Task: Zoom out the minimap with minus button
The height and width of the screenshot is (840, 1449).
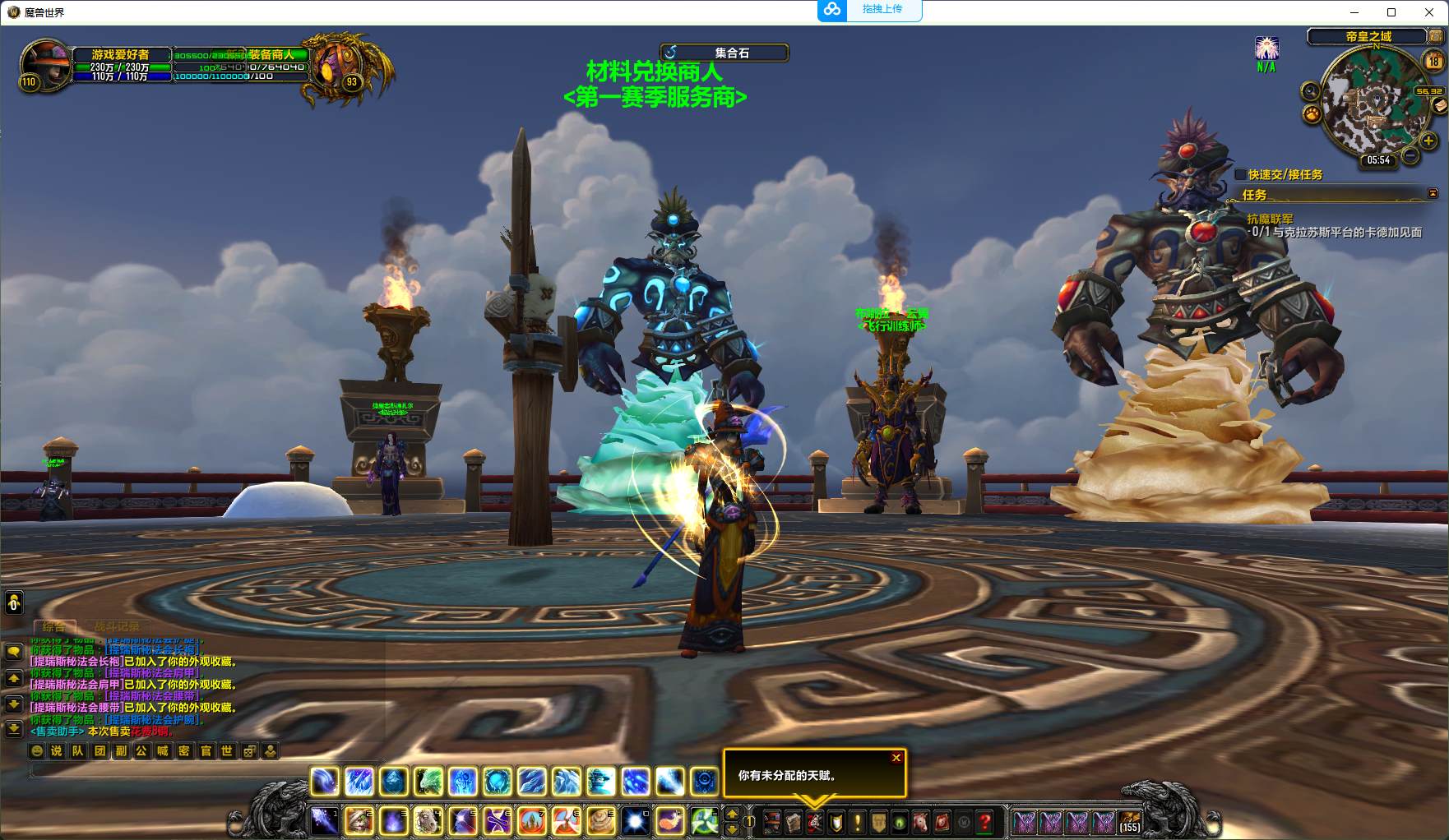Action: click(1410, 155)
